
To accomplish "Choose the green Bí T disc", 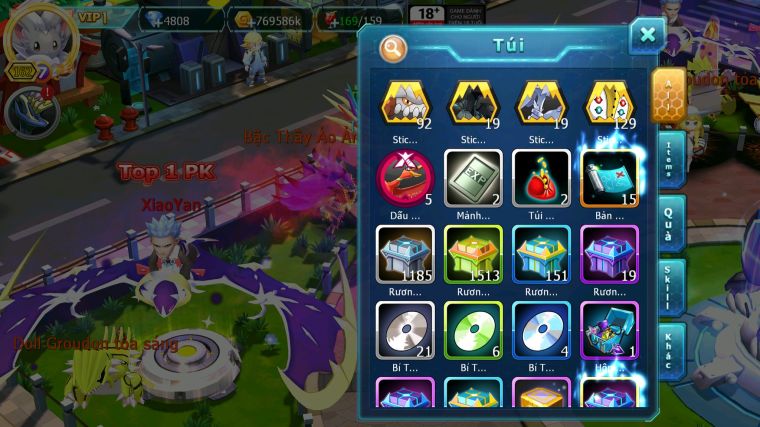I will [473, 327].
